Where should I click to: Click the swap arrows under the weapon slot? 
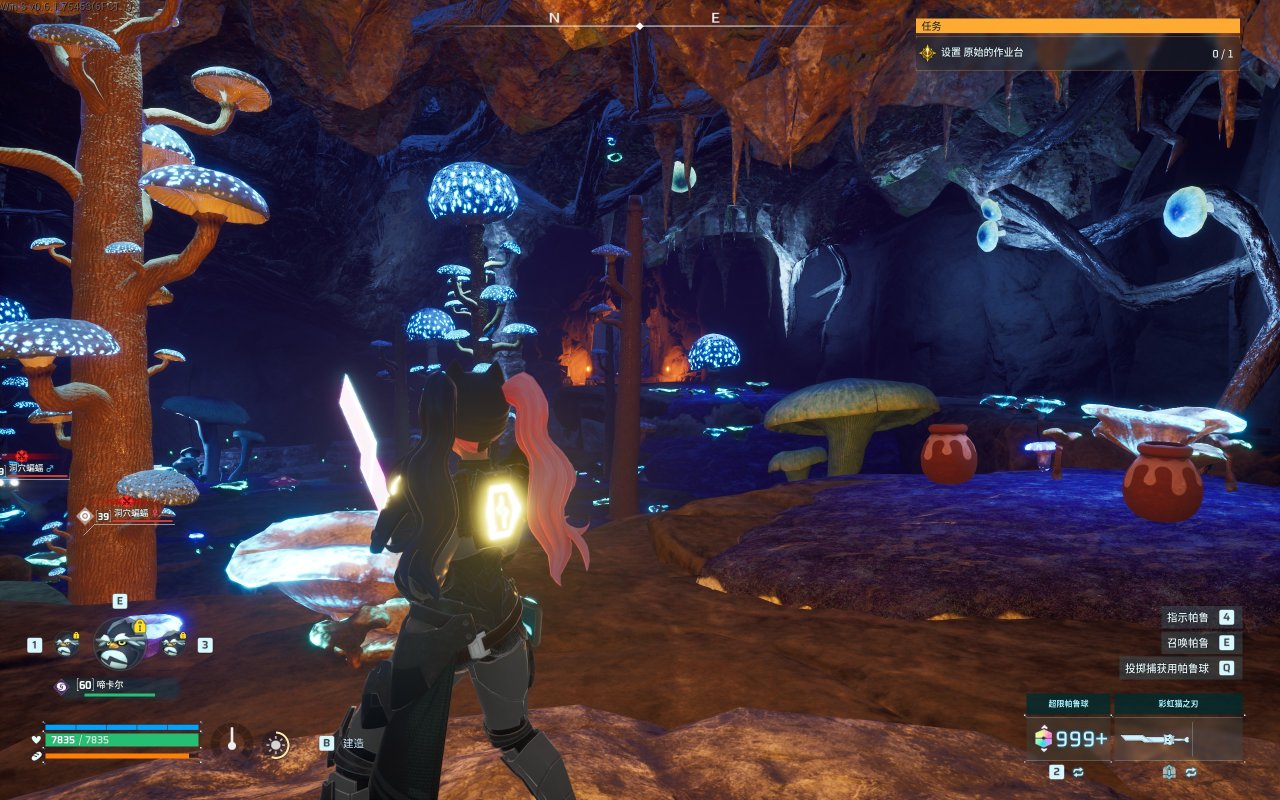coord(1190,772)
